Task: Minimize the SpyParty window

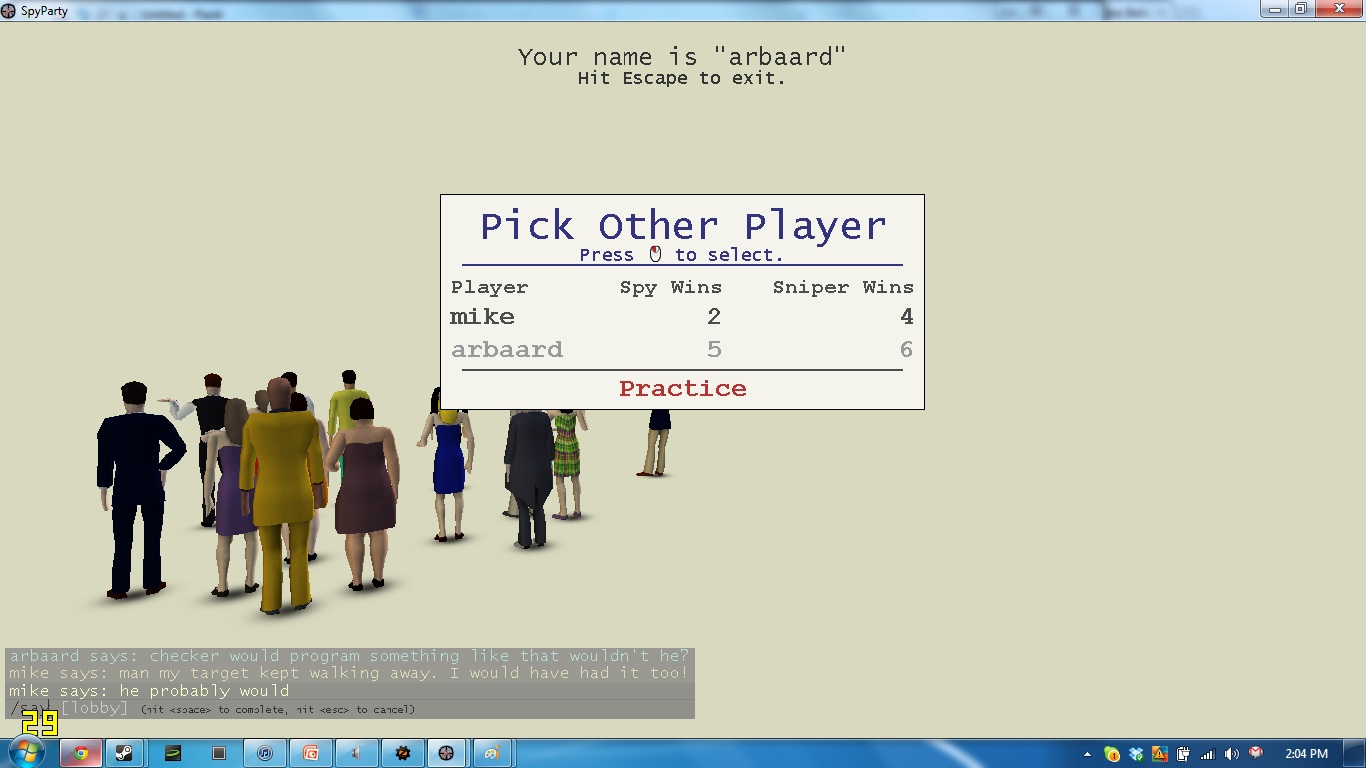Action: tap(1275, 9)
